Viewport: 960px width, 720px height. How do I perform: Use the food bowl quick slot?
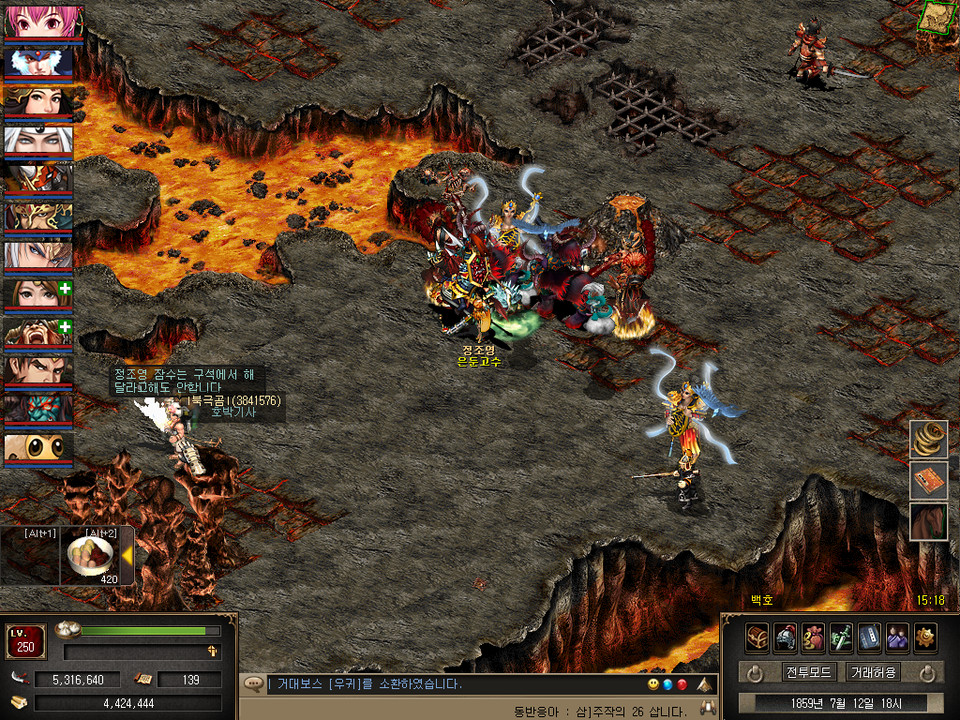click(x=90, y=556)
